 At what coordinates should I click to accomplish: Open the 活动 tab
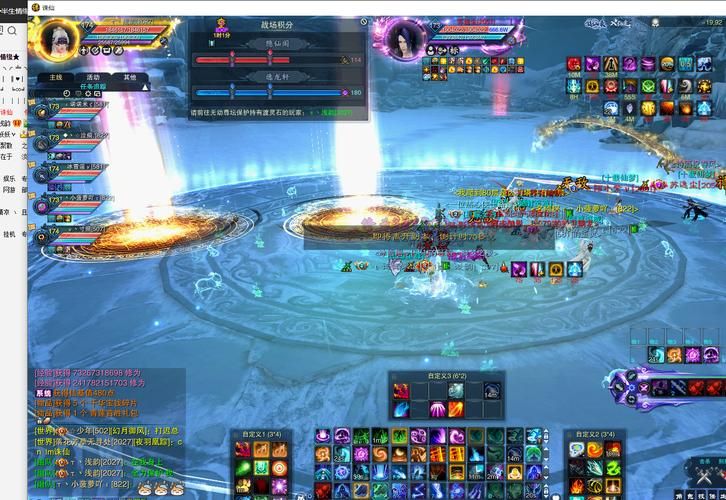click(x=93, y=76)
